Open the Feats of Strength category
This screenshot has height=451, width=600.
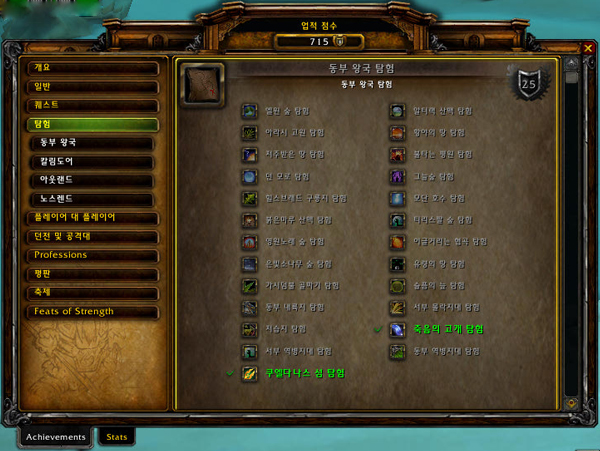(92, 311)
